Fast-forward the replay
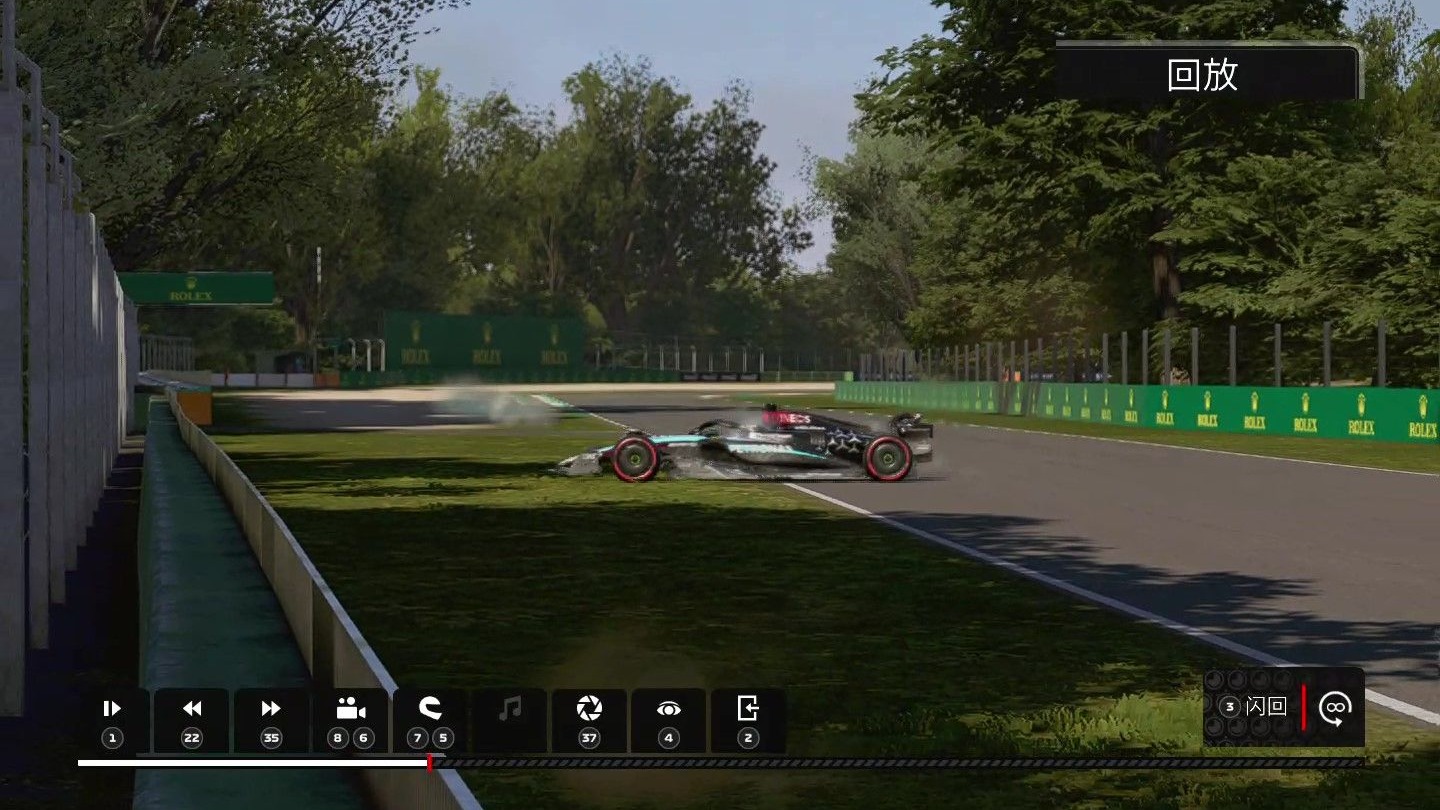The width and height of the screenshot is (1440, 810). (x=271, y=720)
